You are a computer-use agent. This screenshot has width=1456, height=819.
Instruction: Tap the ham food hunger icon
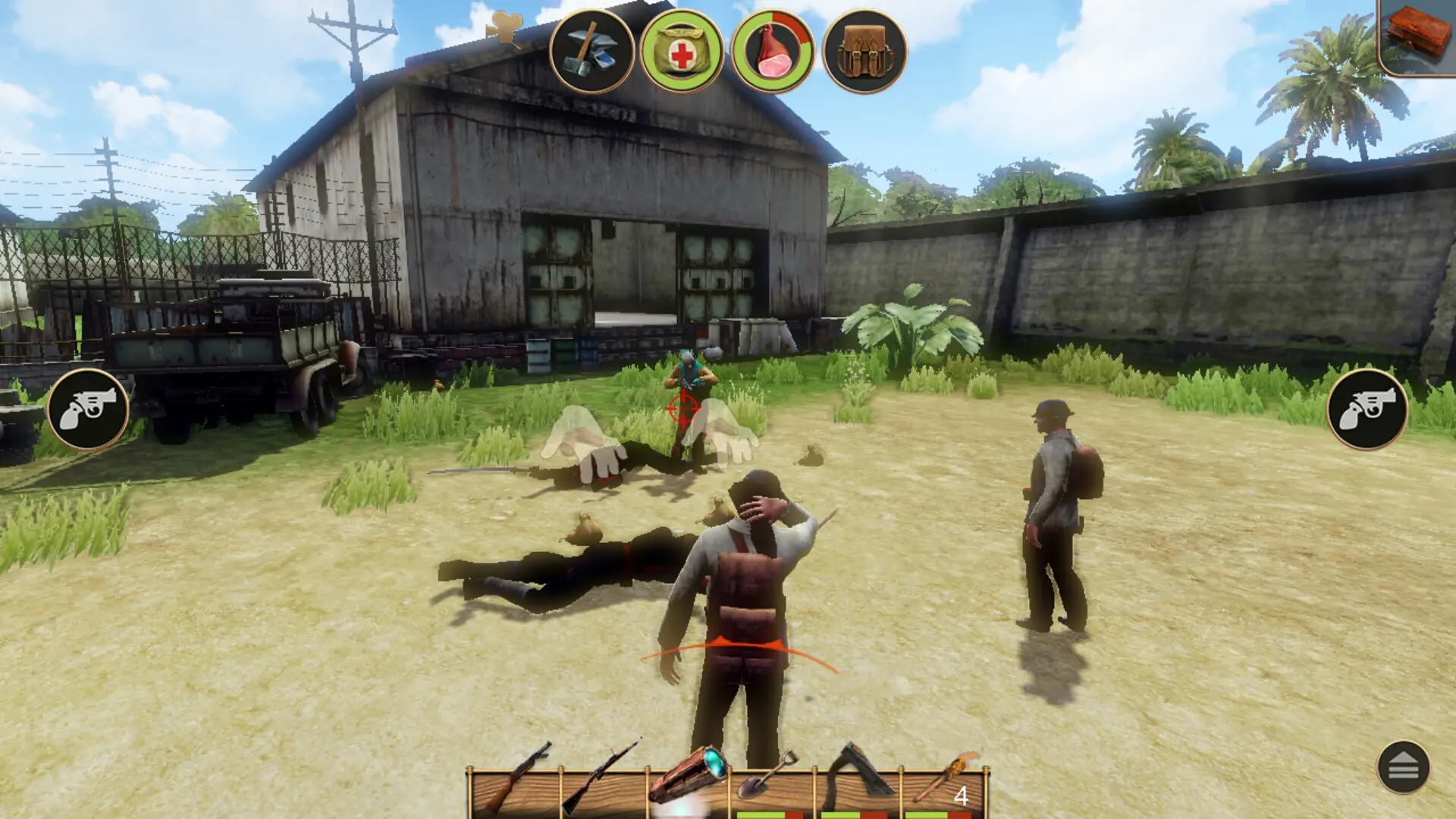773,52
